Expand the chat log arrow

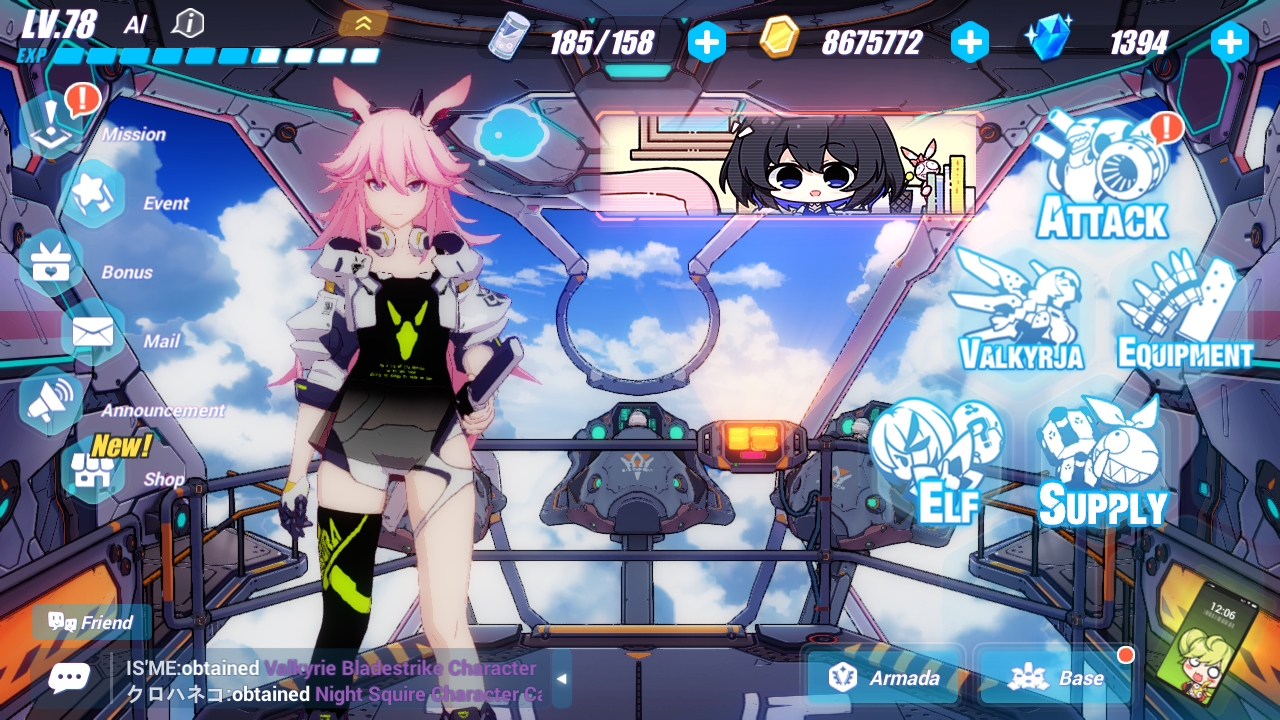(x=561, y=679)
